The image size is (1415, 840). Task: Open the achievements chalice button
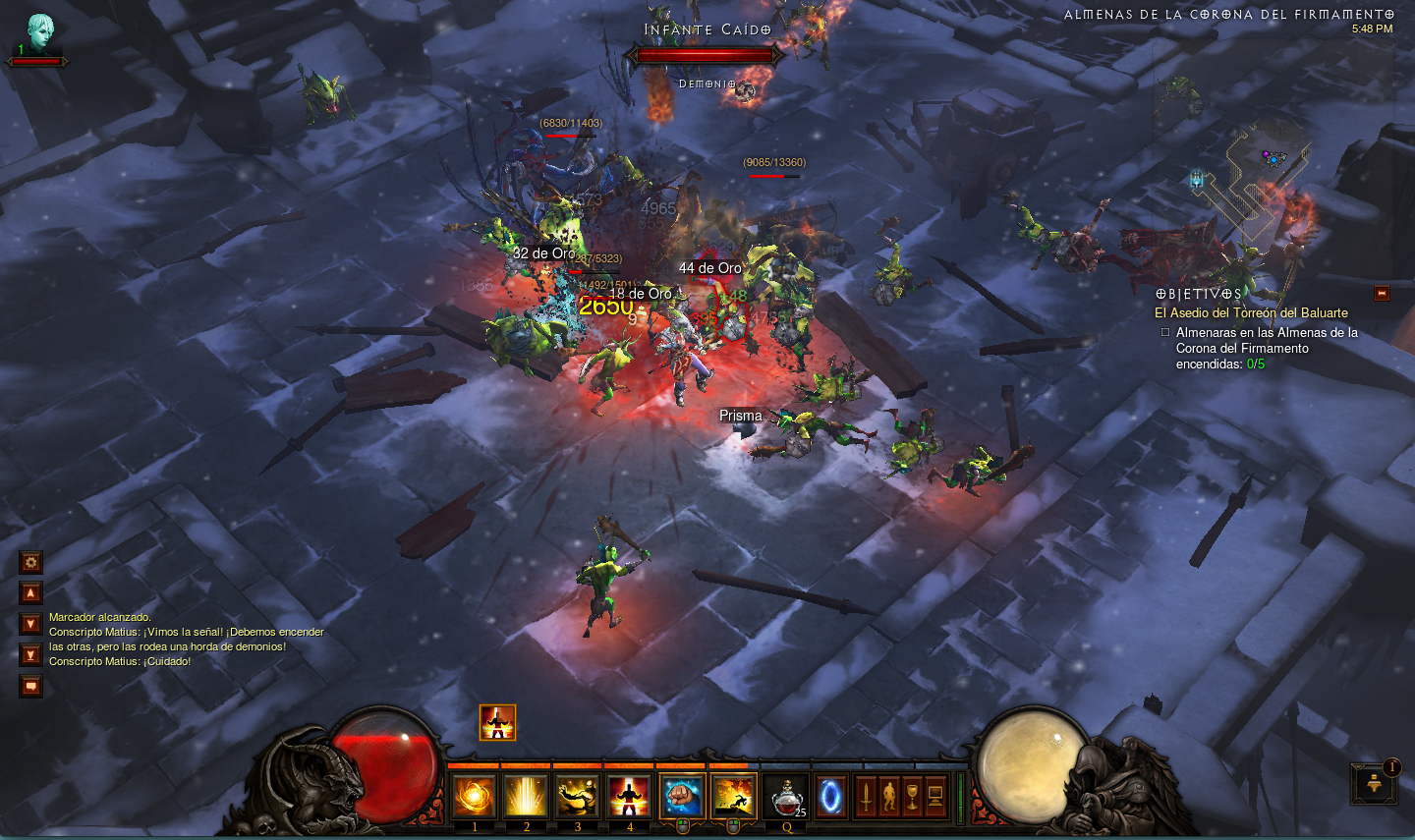point(912,796)
